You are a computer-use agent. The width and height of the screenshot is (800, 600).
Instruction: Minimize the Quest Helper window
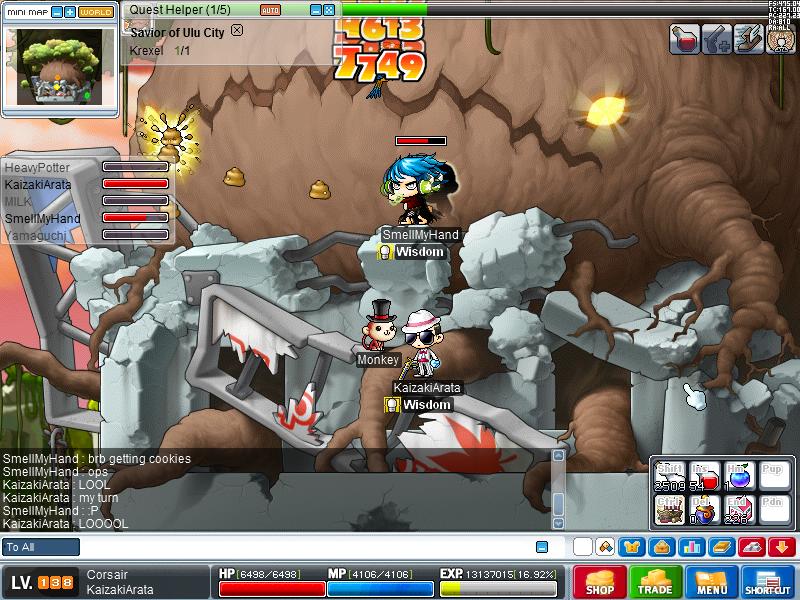tap(313, 10)
